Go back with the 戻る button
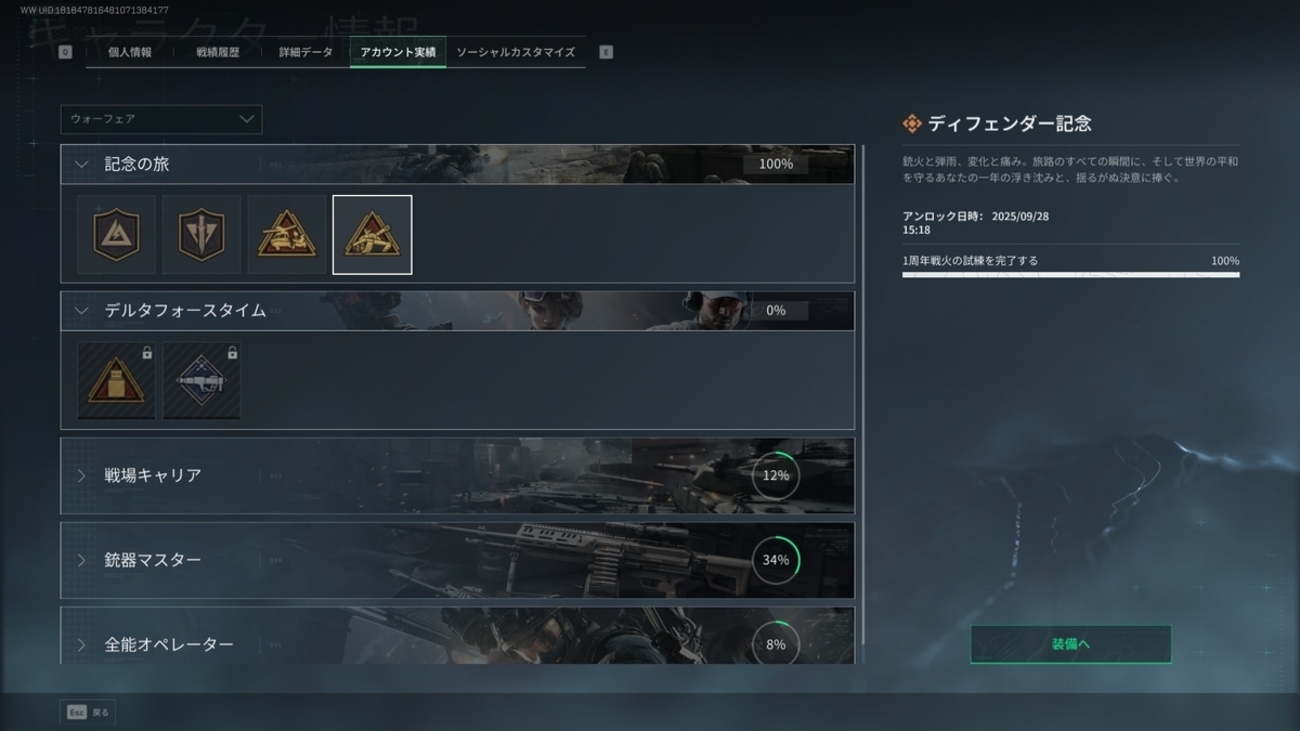Viewport: 1300px width, 731px height. coord(88,712)
